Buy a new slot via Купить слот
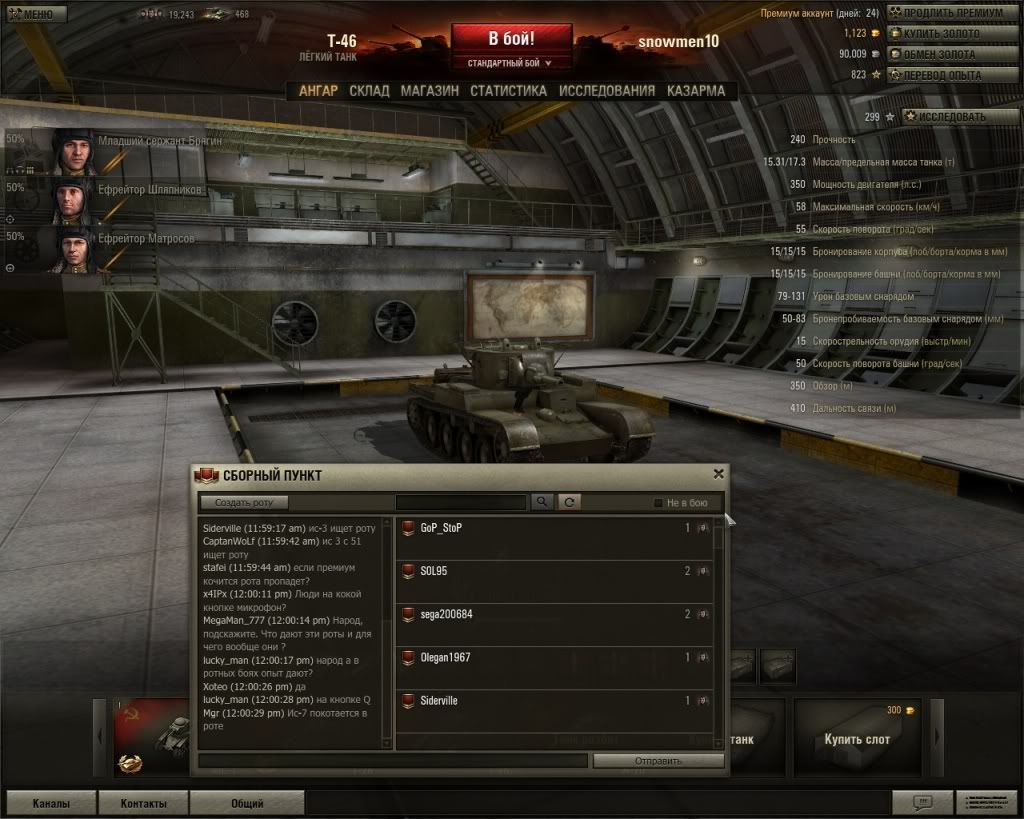 coord(856,739)
